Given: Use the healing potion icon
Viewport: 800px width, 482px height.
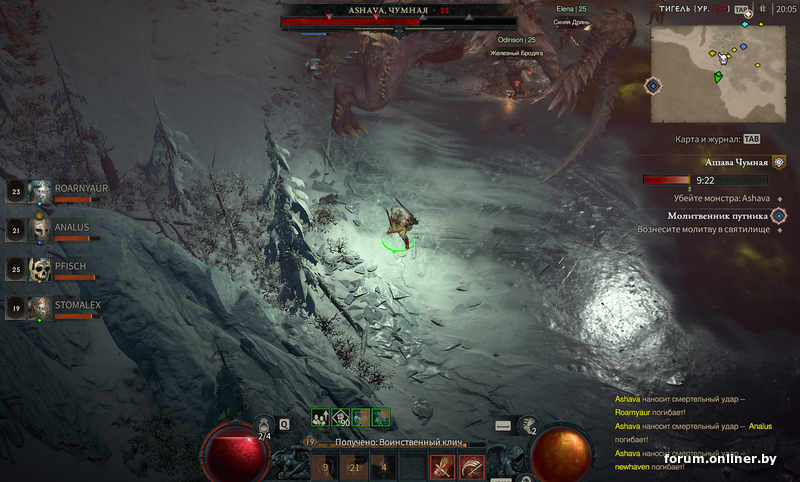Looking at the screenshot, I should click(265, 424).
